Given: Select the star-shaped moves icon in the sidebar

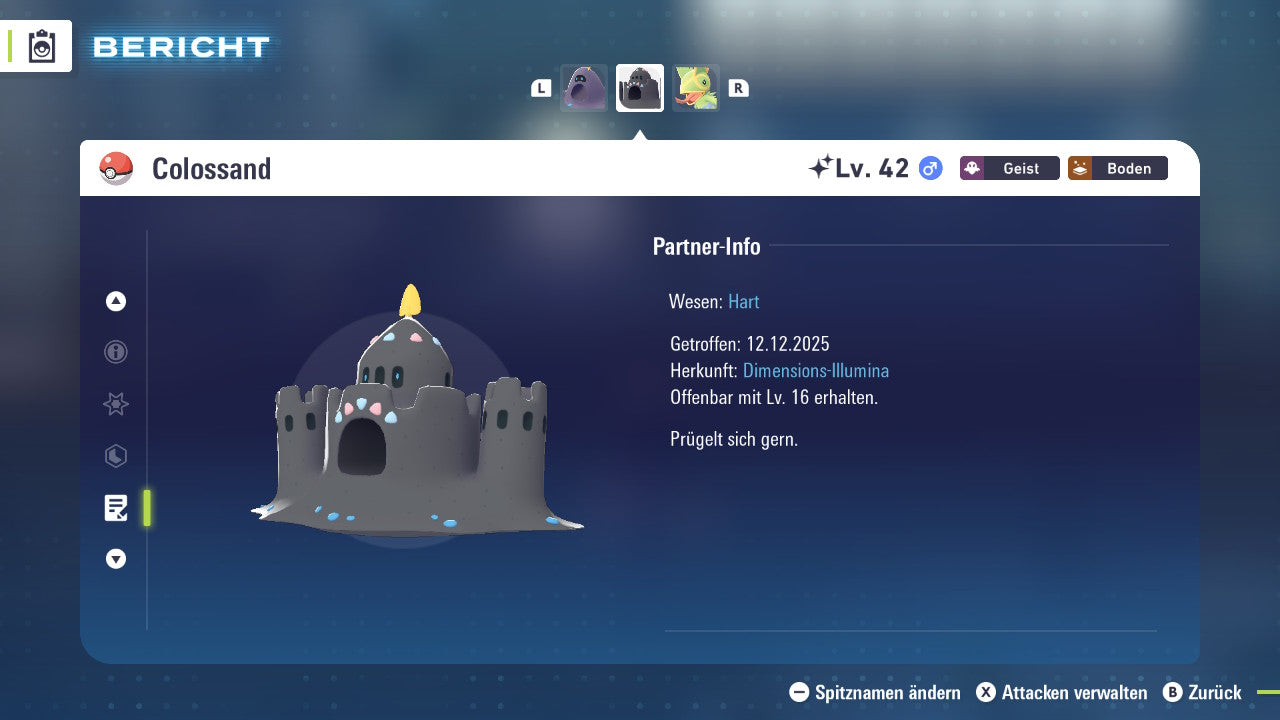Looking at the screenshot, I should (x=115, y=404).
